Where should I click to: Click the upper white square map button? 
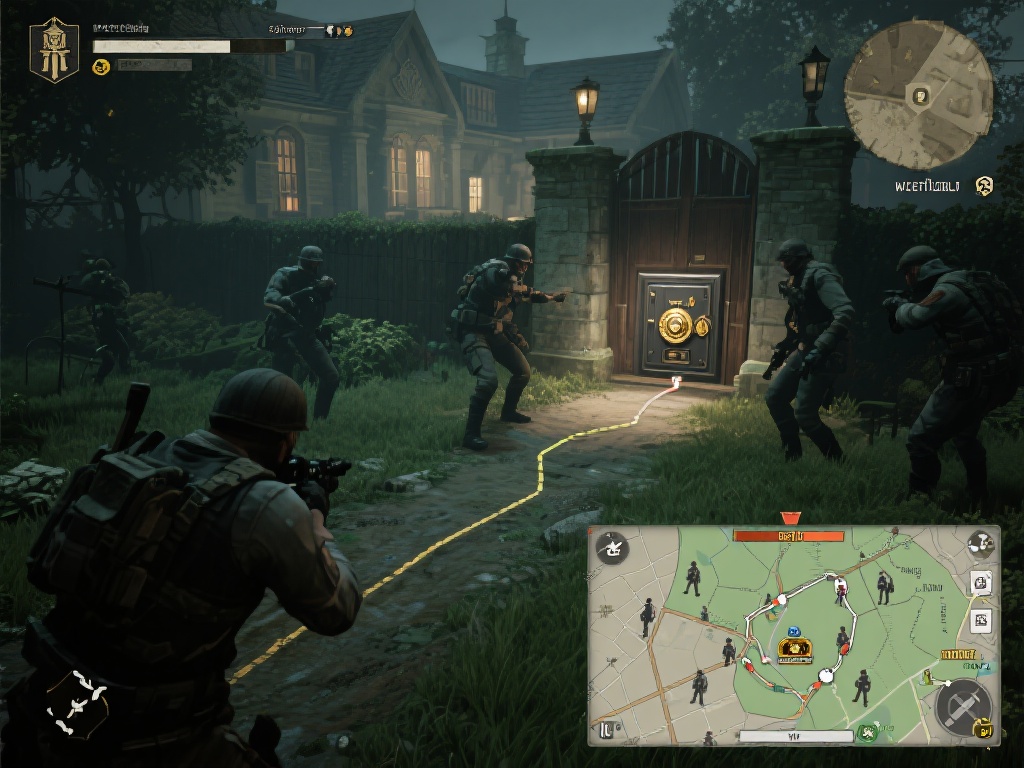pos(981,583)
